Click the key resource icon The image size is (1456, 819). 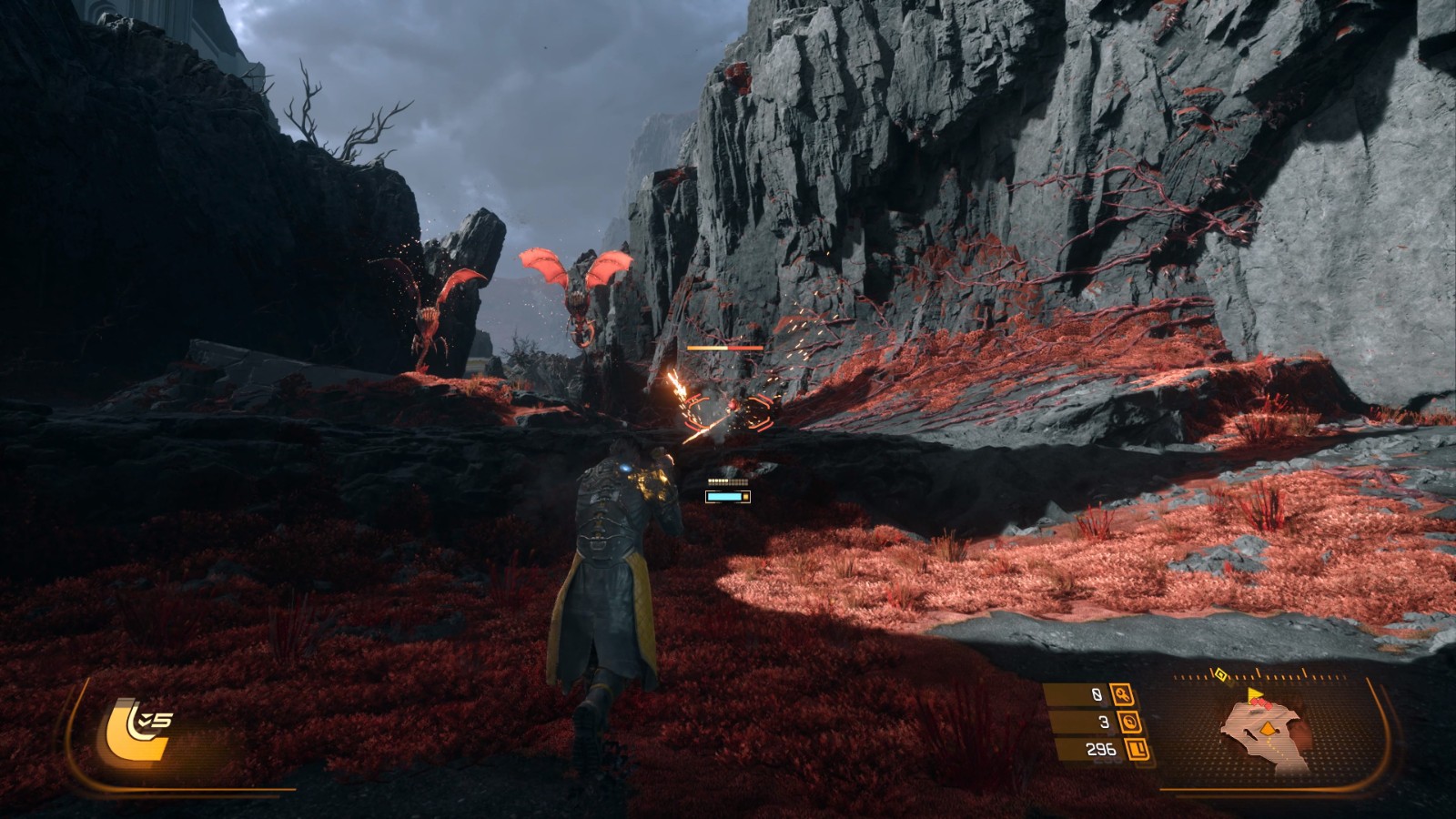(1121, 696)
